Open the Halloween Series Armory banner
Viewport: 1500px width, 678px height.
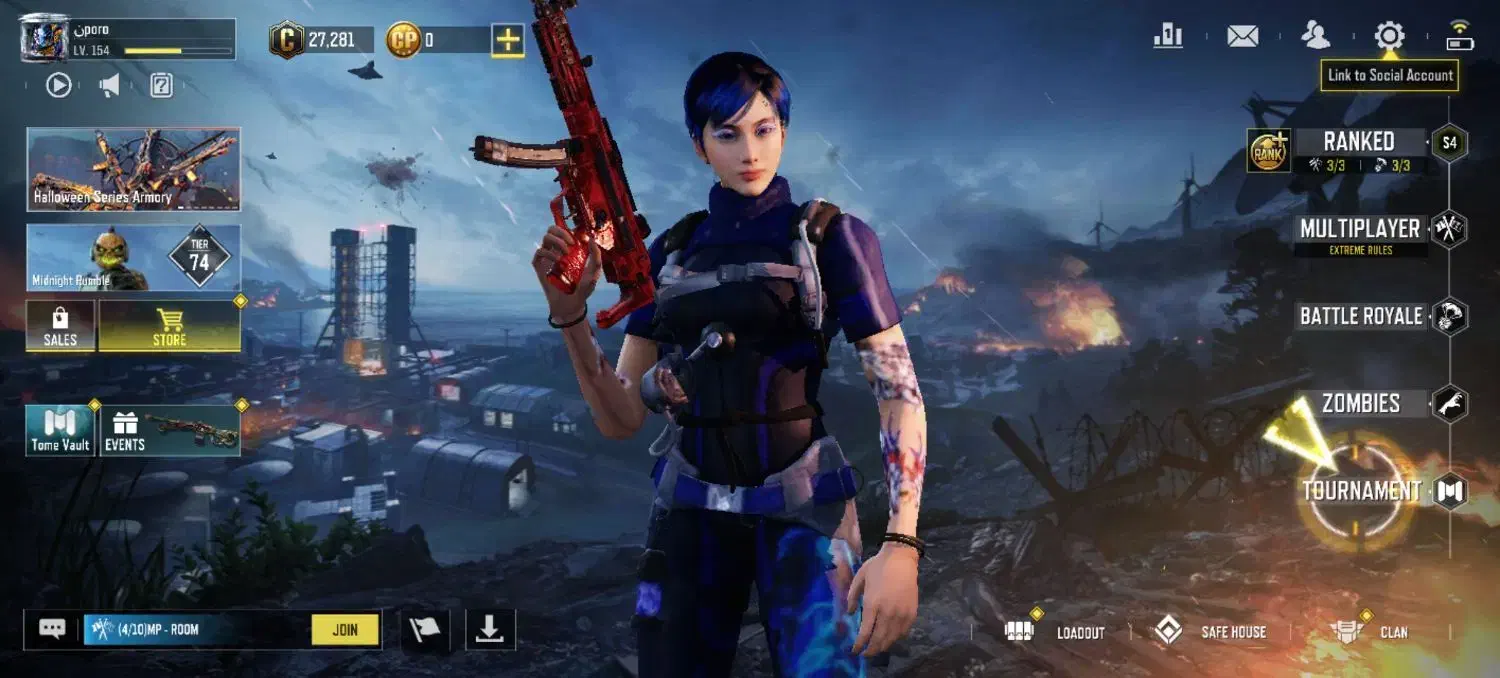tap(133, 169)
